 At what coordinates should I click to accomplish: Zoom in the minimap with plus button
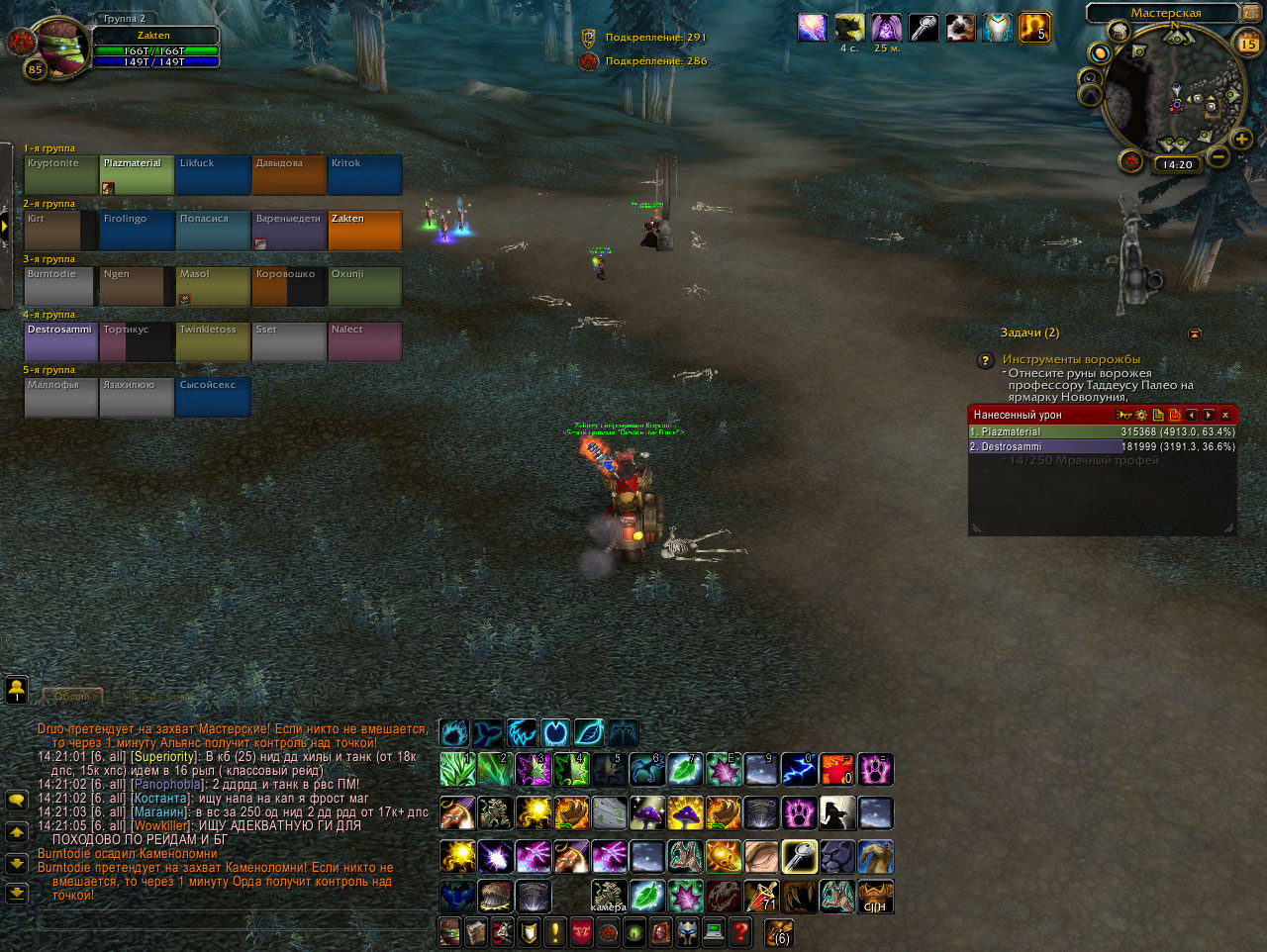(1241, 140)
